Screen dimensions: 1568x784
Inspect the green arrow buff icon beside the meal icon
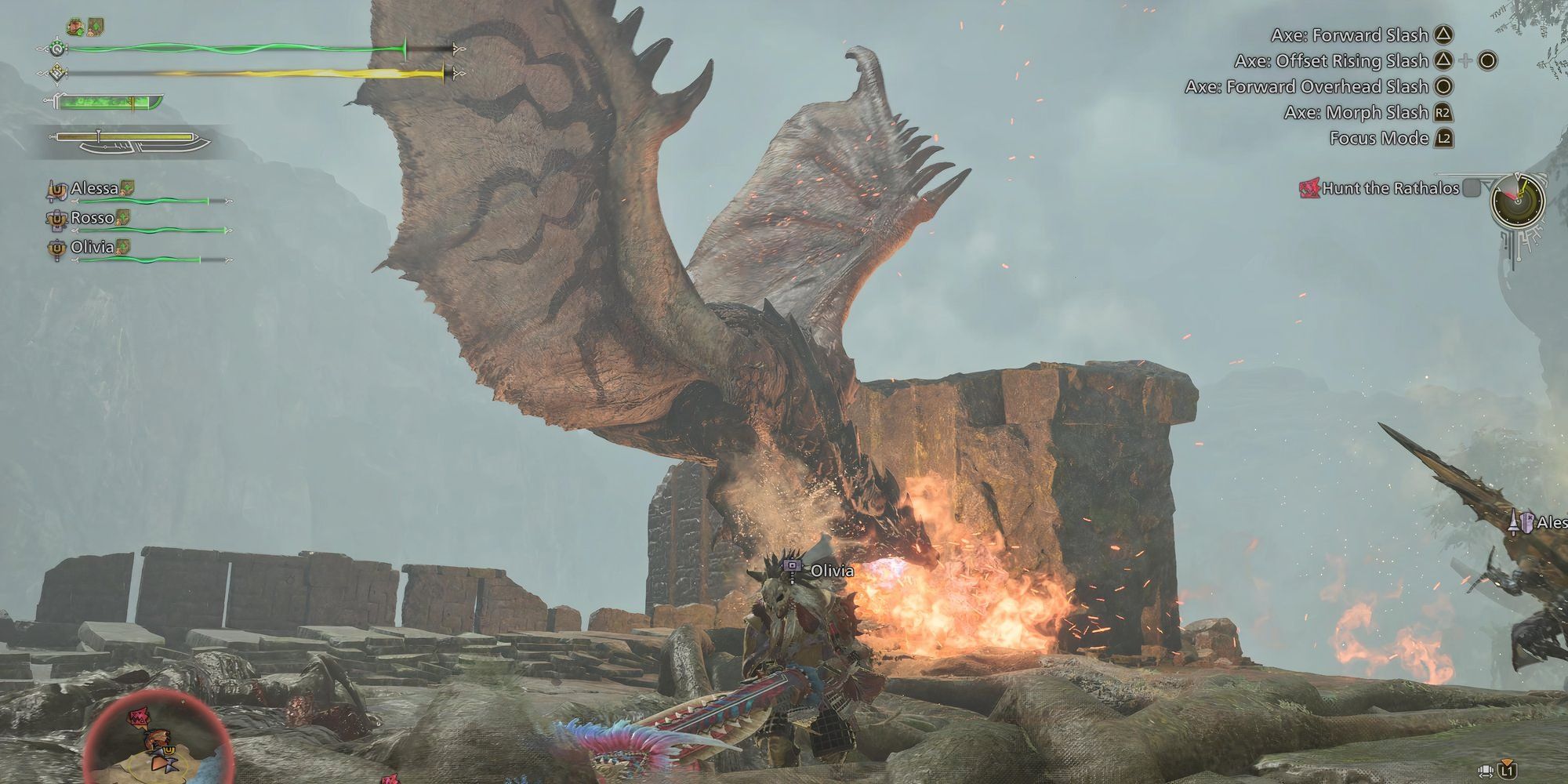[x=96, y=27]
